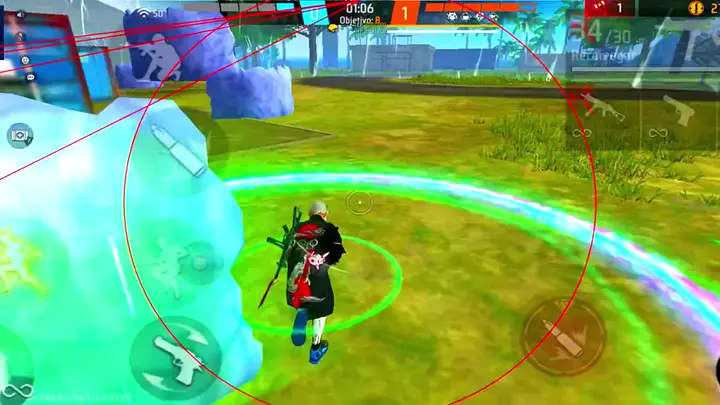Toggle the speaker sound icon

click(20, 16)
